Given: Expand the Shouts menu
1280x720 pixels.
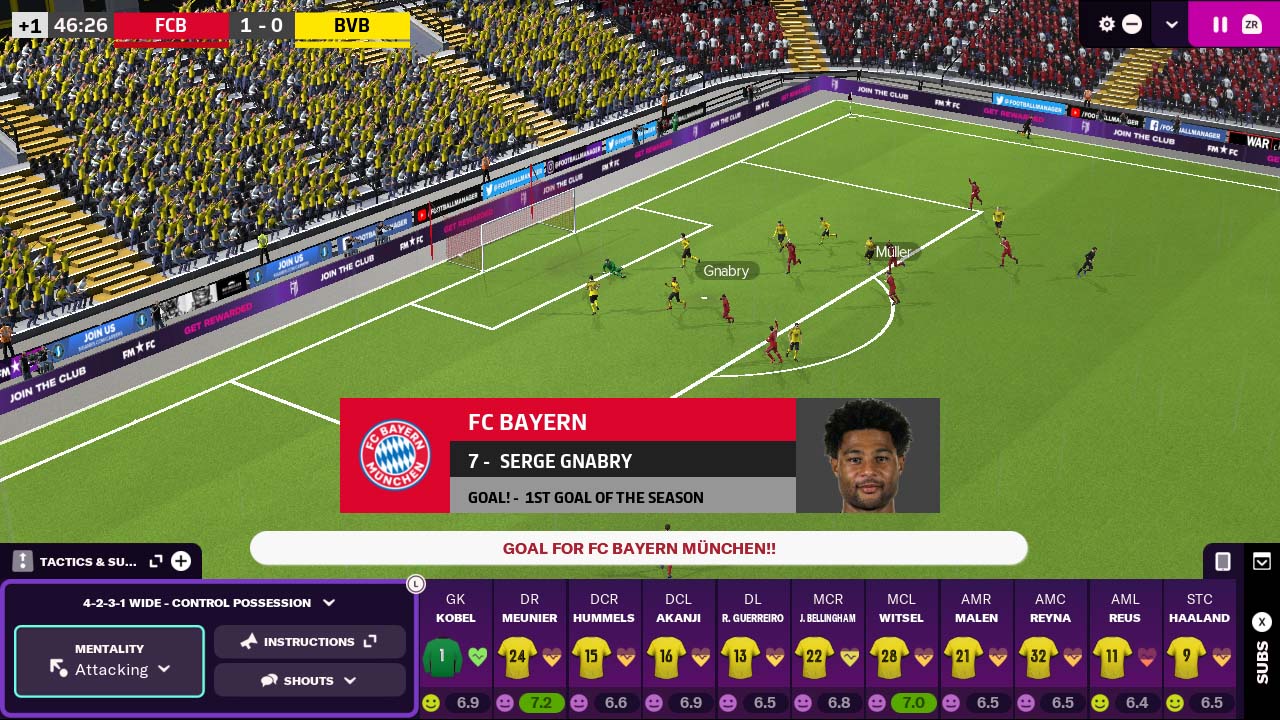Looking at the screenshot, I should (x=309, y=681).
